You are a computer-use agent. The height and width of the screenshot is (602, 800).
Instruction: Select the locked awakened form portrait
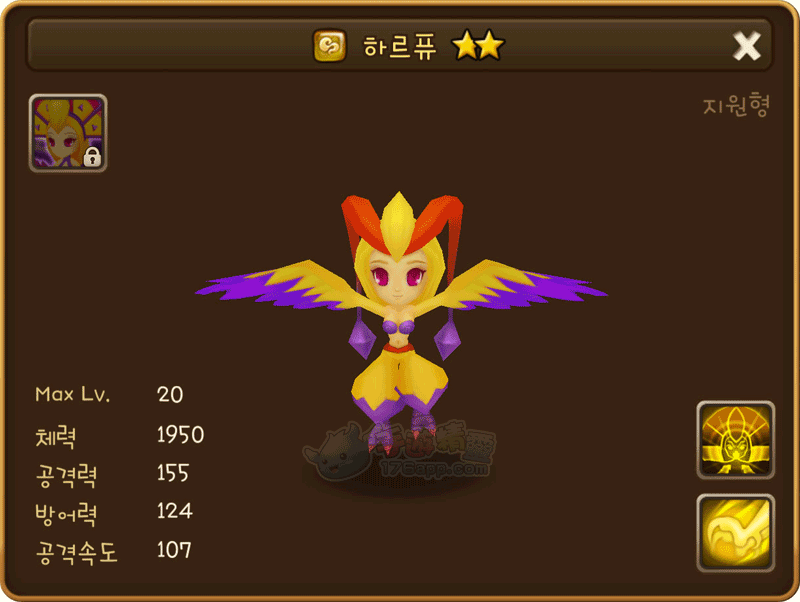pos(68,133)
